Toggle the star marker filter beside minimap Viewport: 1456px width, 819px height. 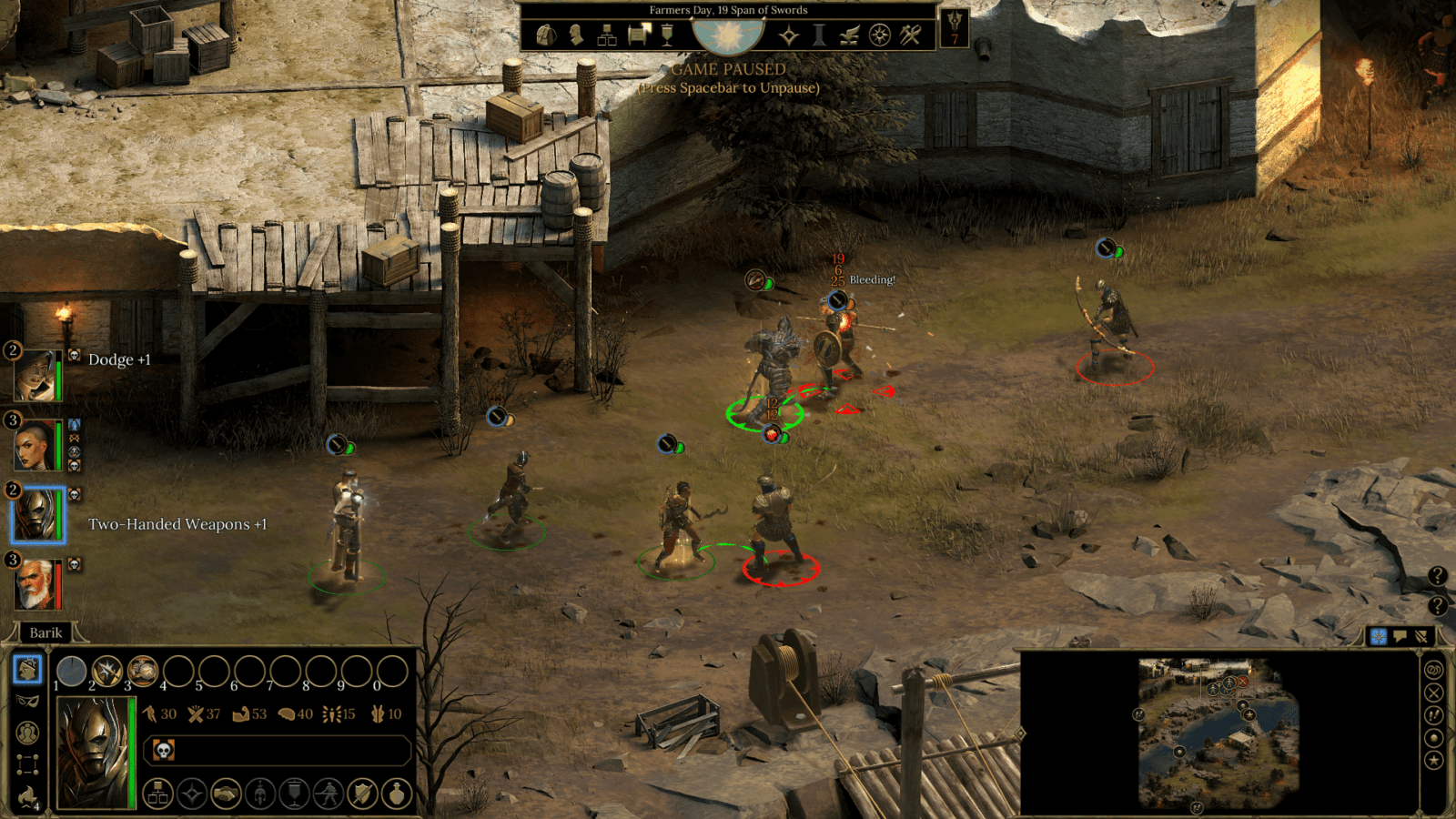(x=1434, y=760)
